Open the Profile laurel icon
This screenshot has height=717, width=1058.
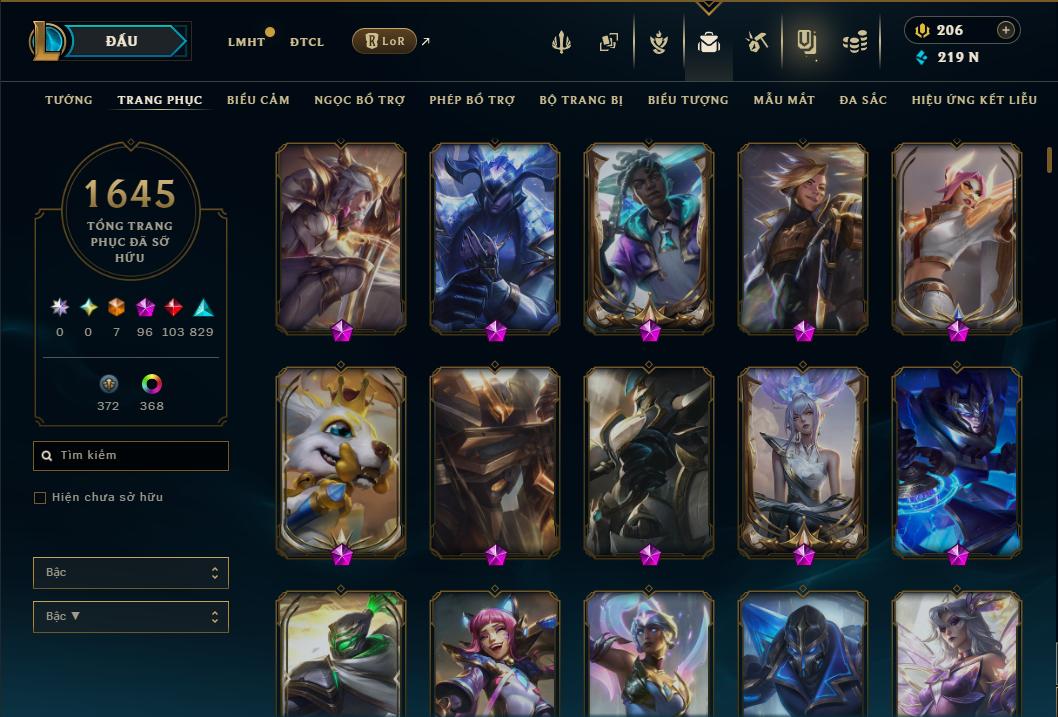coord(658,42)
